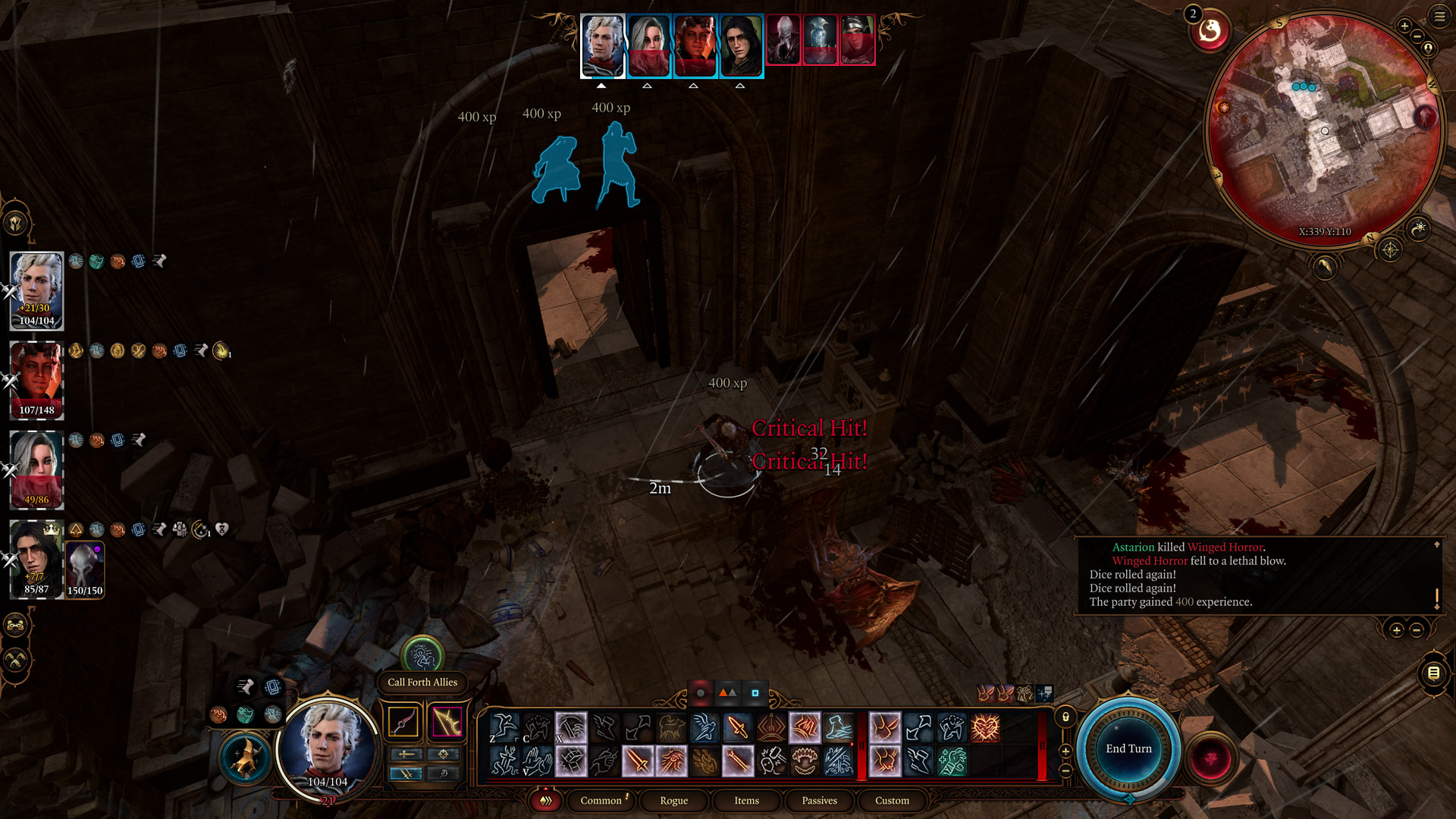
Task: Zoom out the combat log text
Action: tap(1417, 629)
